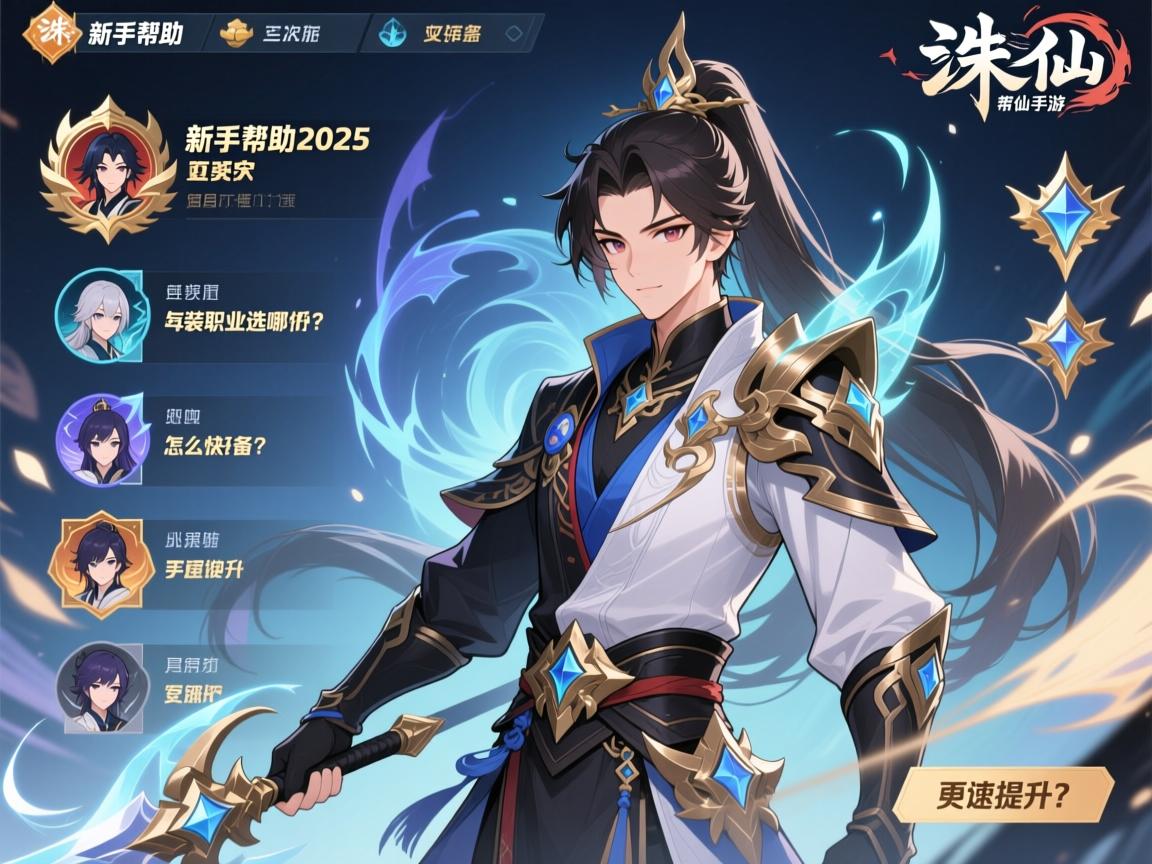The height and width of the screenshot is (864, 1152).
Task: Open the 新手帮助 tab at top
Action: click(x=135, y=33)
